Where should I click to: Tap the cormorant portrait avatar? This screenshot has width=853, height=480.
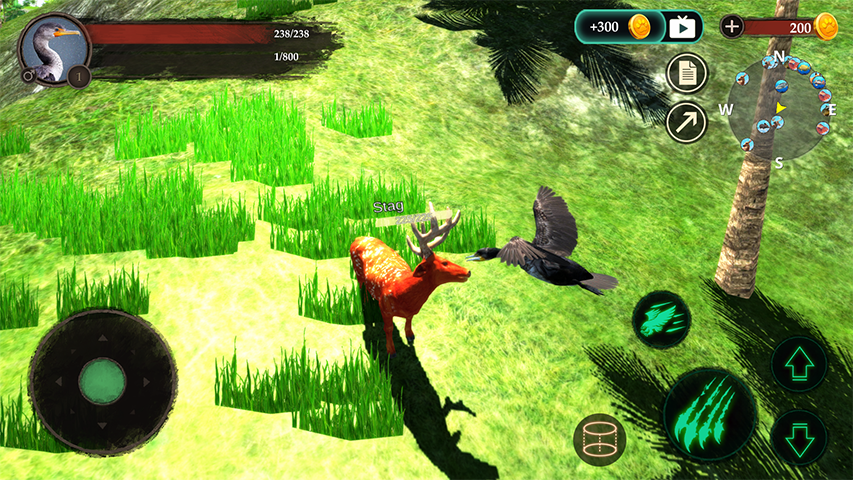[52, 47]
